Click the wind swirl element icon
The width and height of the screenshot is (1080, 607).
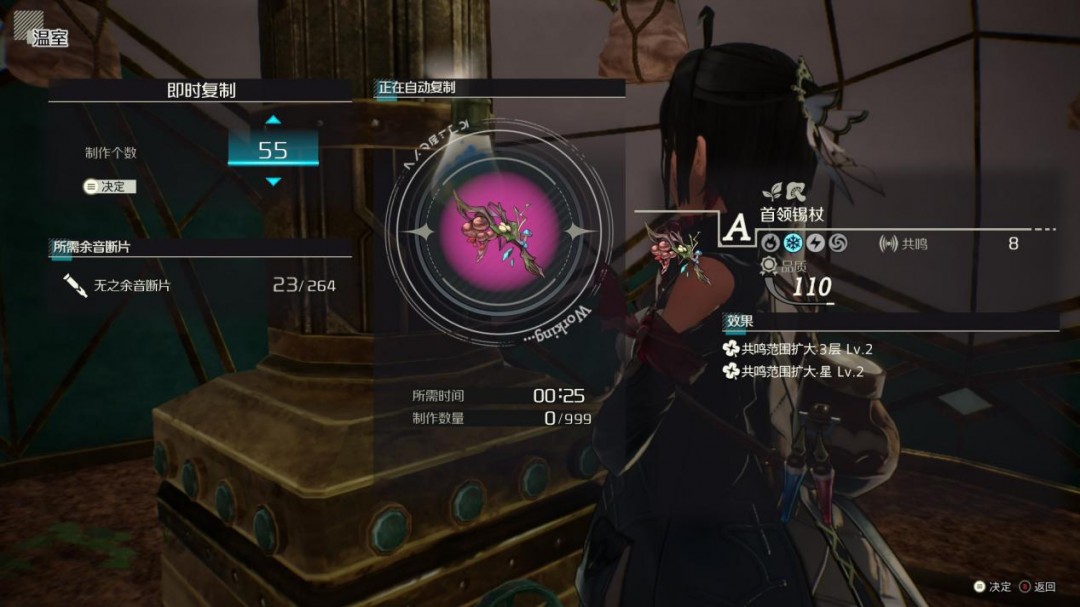pyautogui.click(x=837, y=243)
